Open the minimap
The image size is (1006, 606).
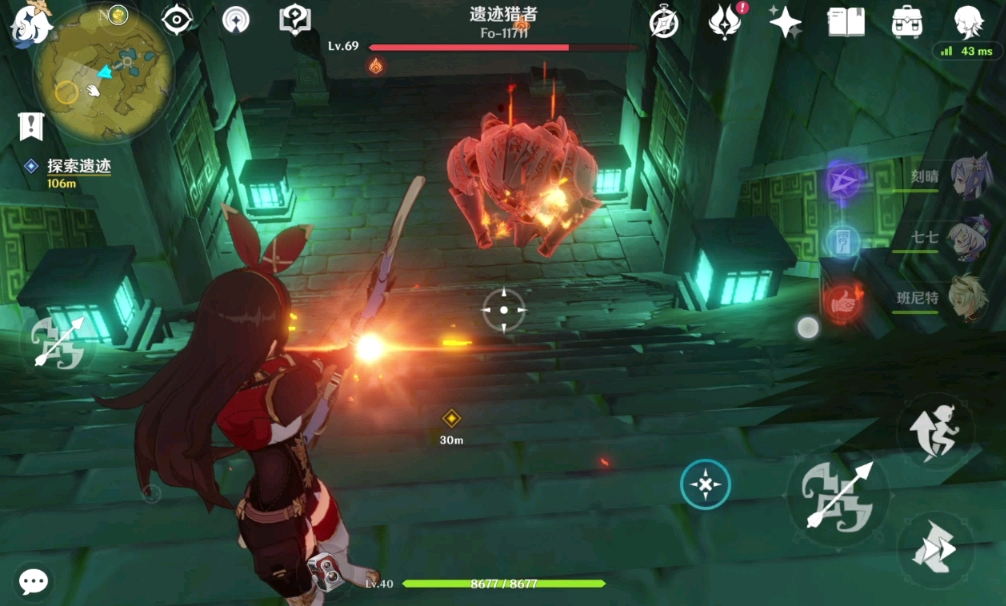(x=102, y=73)
